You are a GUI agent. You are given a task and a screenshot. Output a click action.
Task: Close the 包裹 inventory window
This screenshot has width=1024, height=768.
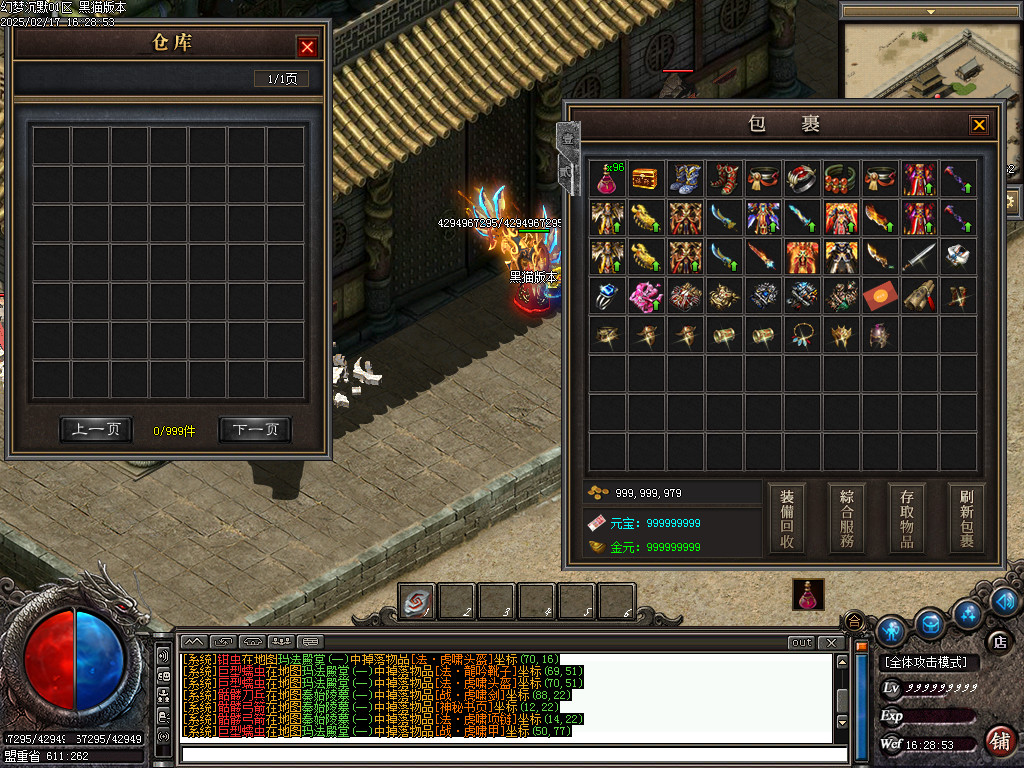pos(979,125)
